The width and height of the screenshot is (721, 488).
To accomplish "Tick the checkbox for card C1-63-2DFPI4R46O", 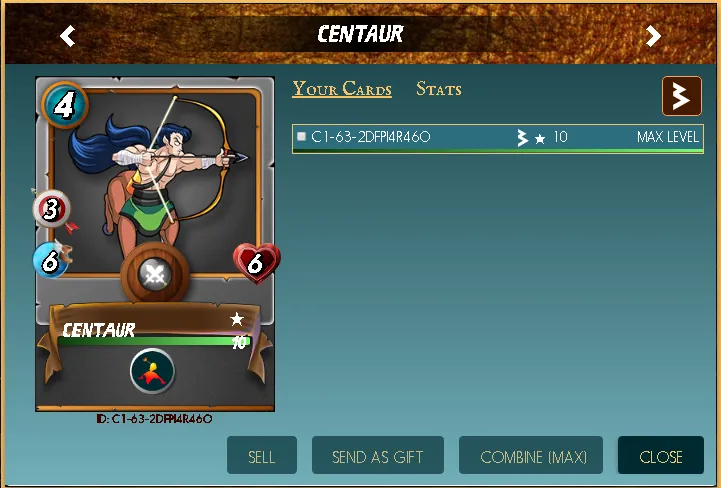I will coord(302,137).
